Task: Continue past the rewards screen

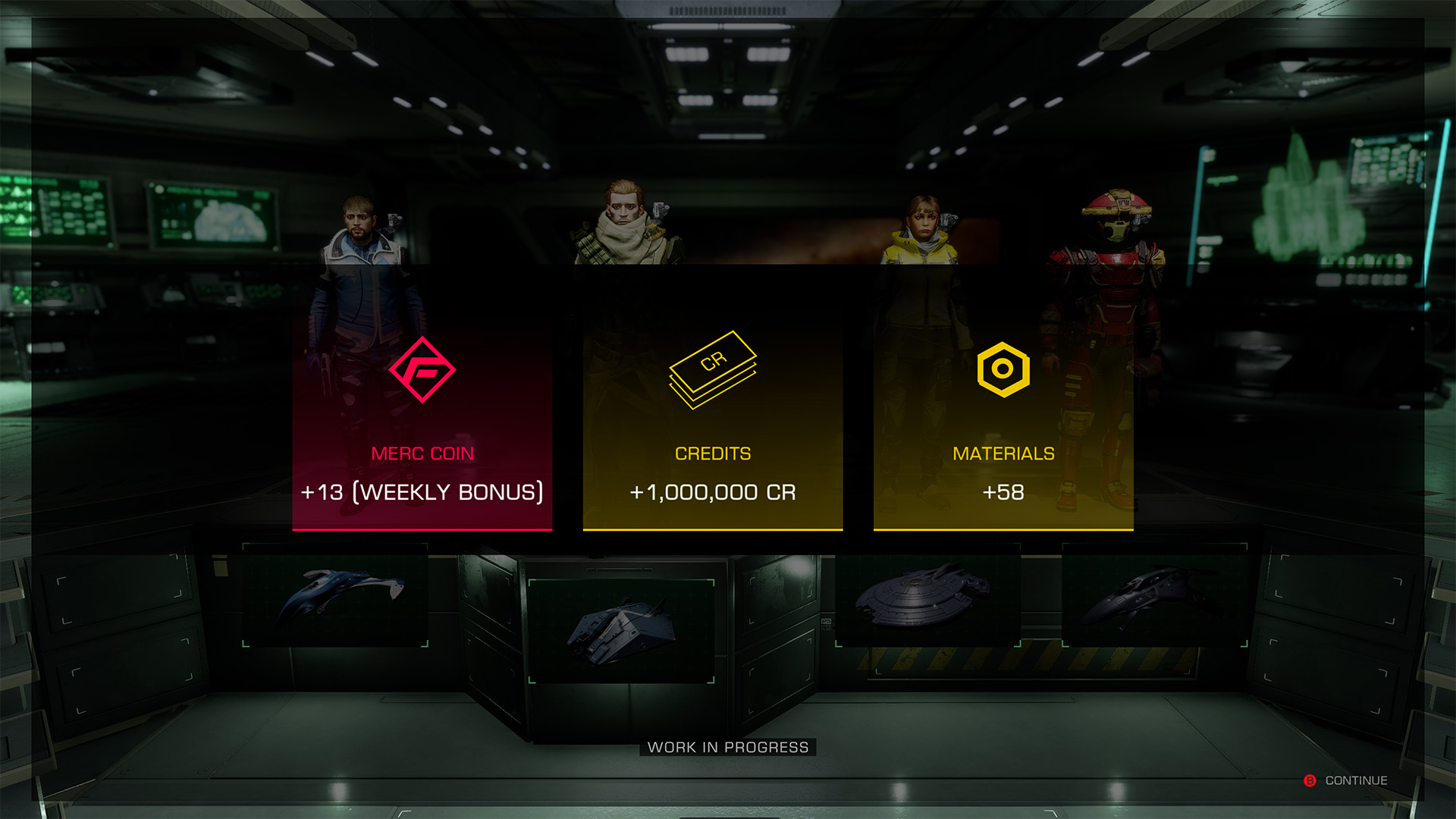Action: 1347,780
